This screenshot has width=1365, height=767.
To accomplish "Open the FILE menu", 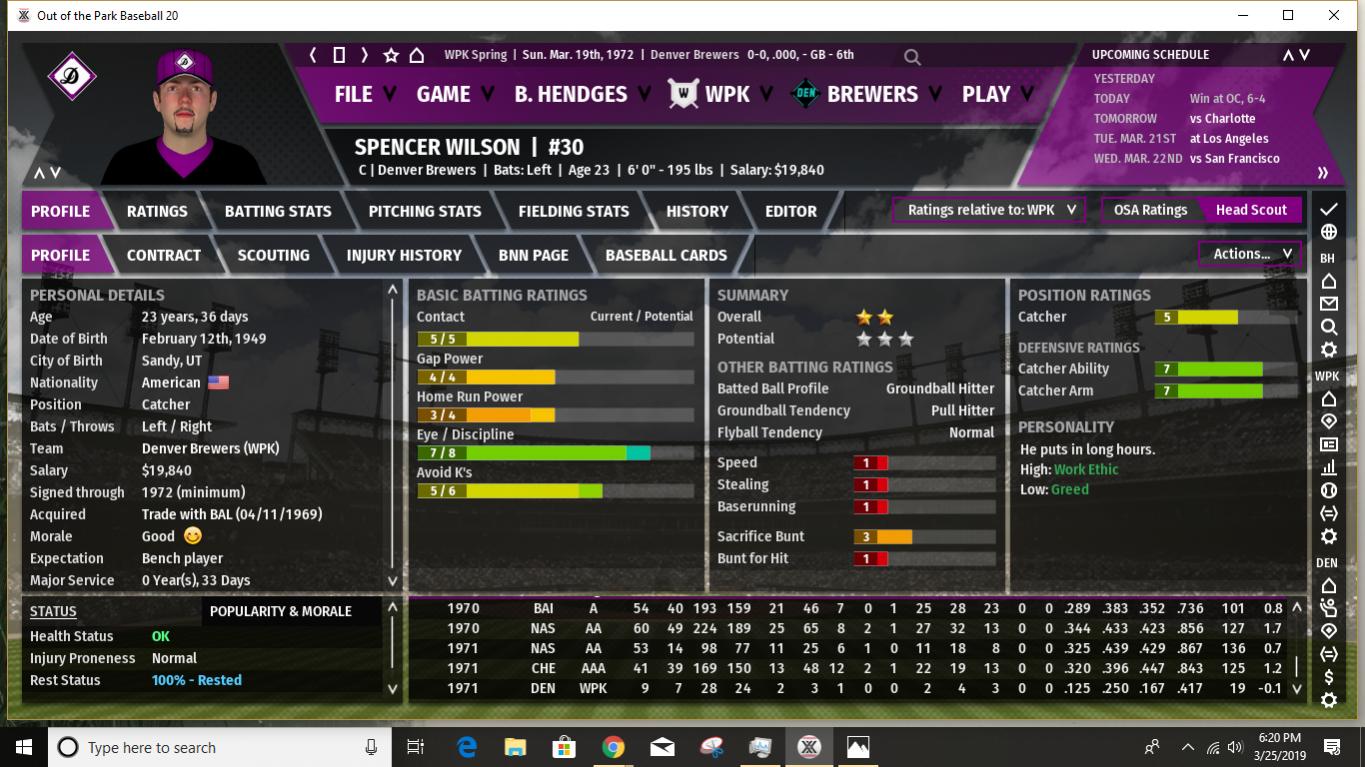I will click(x=353, y=94).
